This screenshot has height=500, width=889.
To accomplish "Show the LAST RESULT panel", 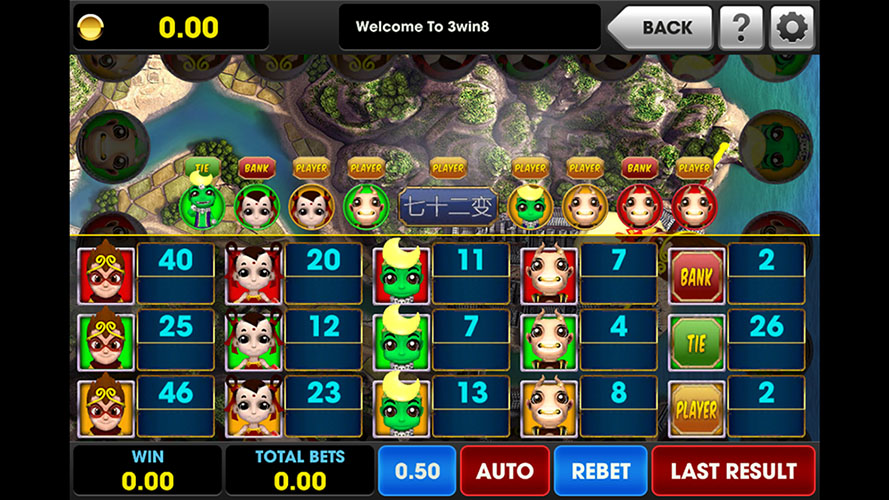I will point(733,470).
